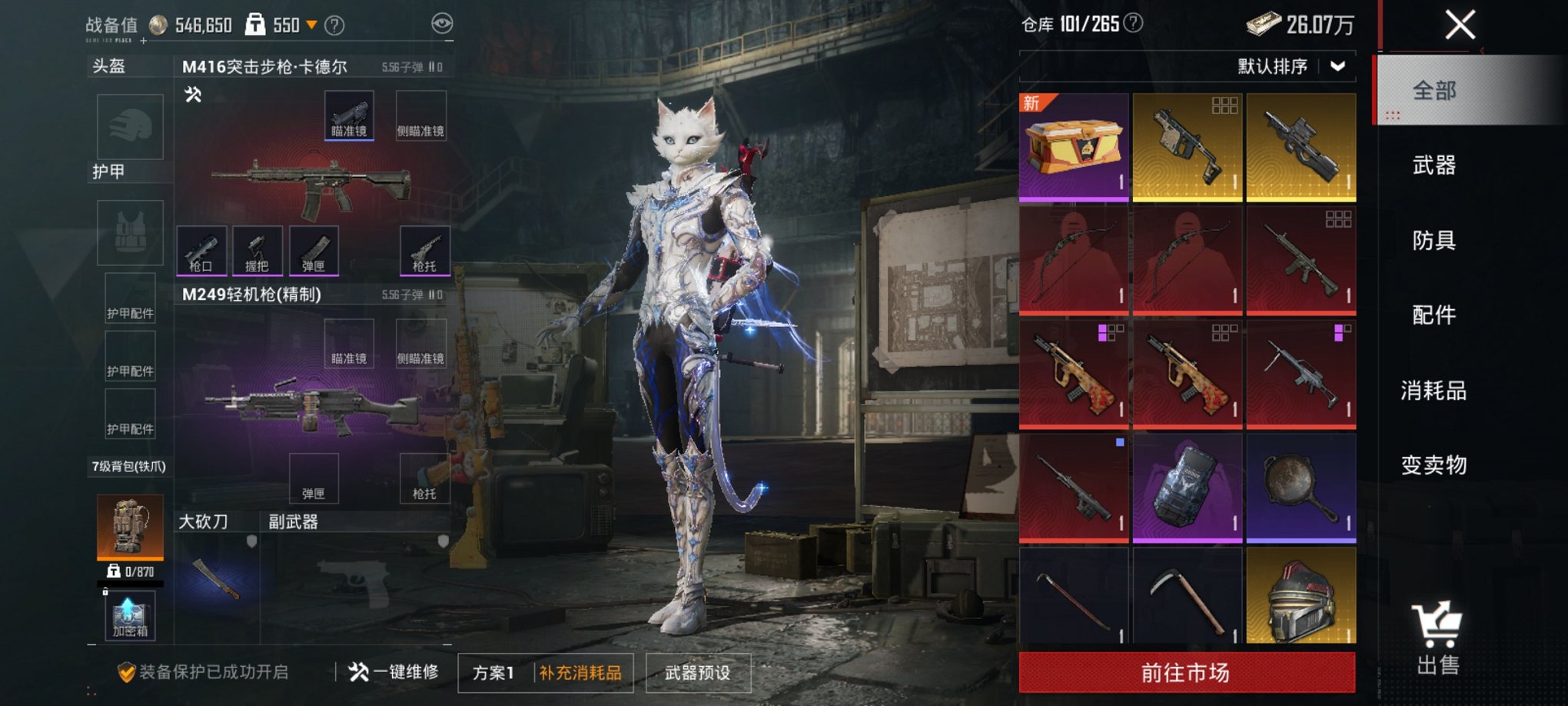Toggle the eye visibility icon
The height and width of the screenshot is (706, 1568).
coord(442,24)
